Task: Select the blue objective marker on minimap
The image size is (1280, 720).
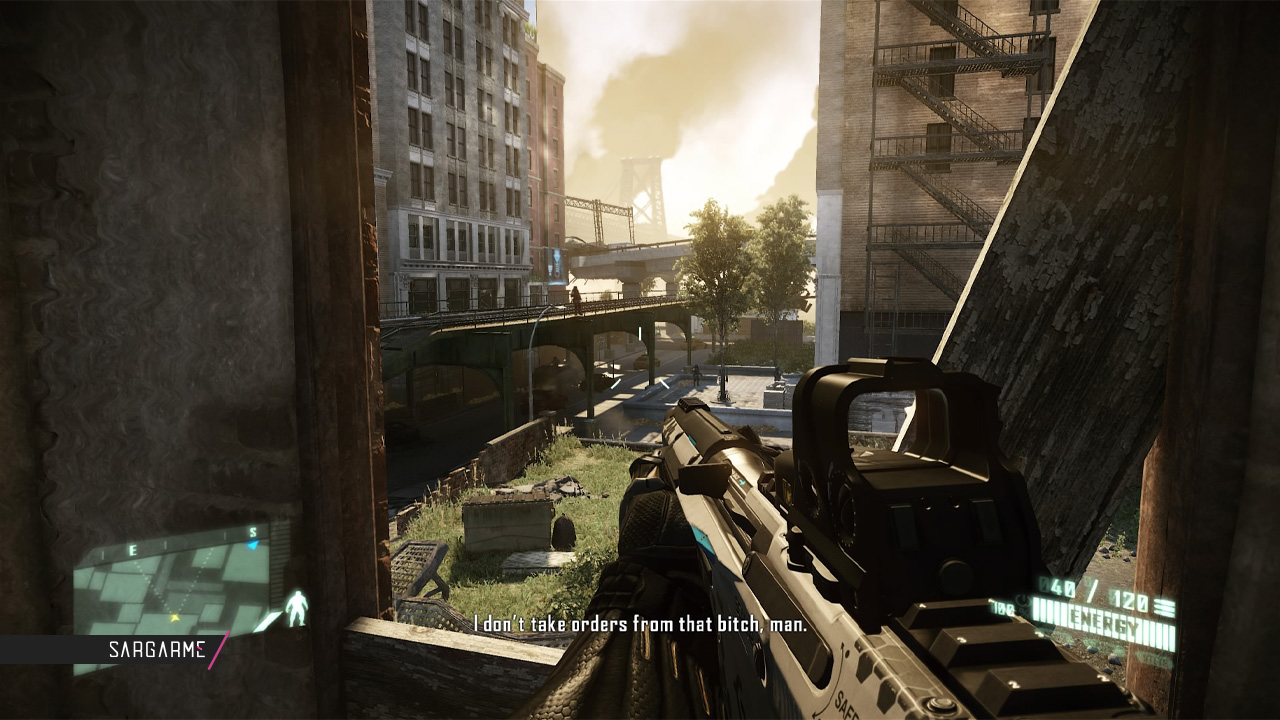Action: coord(253,545)
